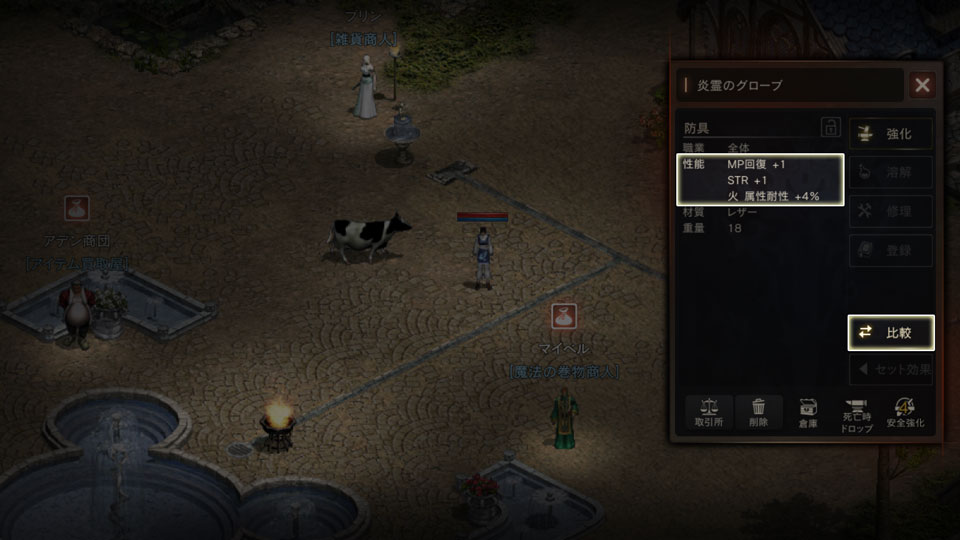
Task: Open the 取引所 exchange
Action: point(709,413)
